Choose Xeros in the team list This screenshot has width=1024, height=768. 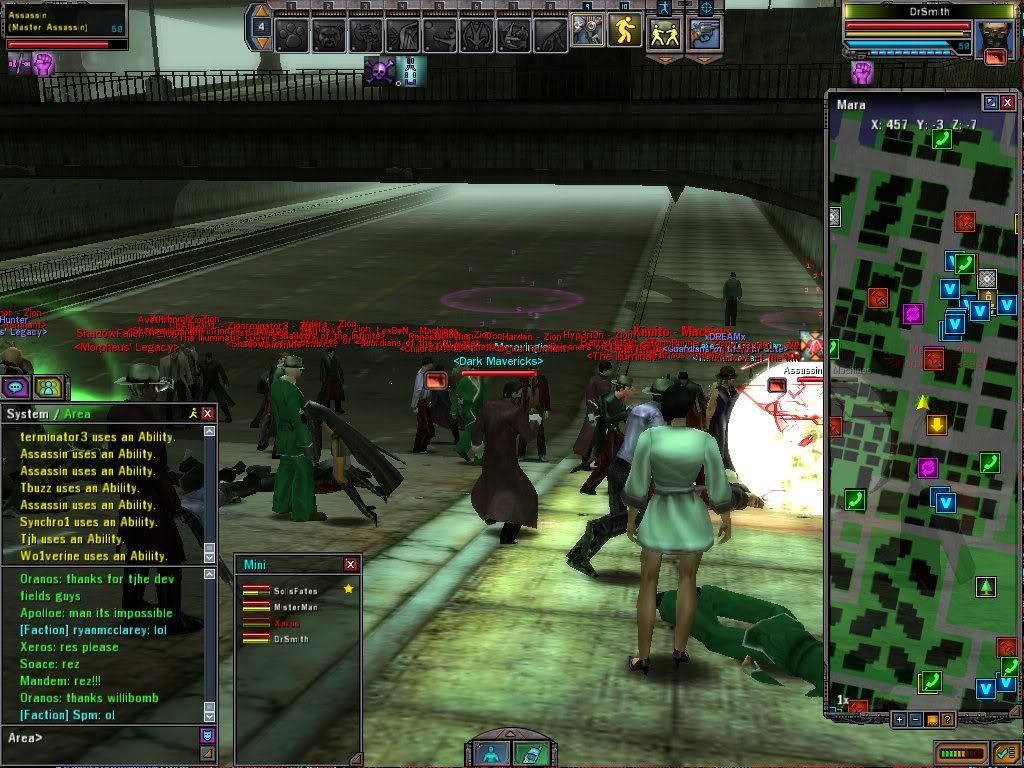tap(287, 622)
